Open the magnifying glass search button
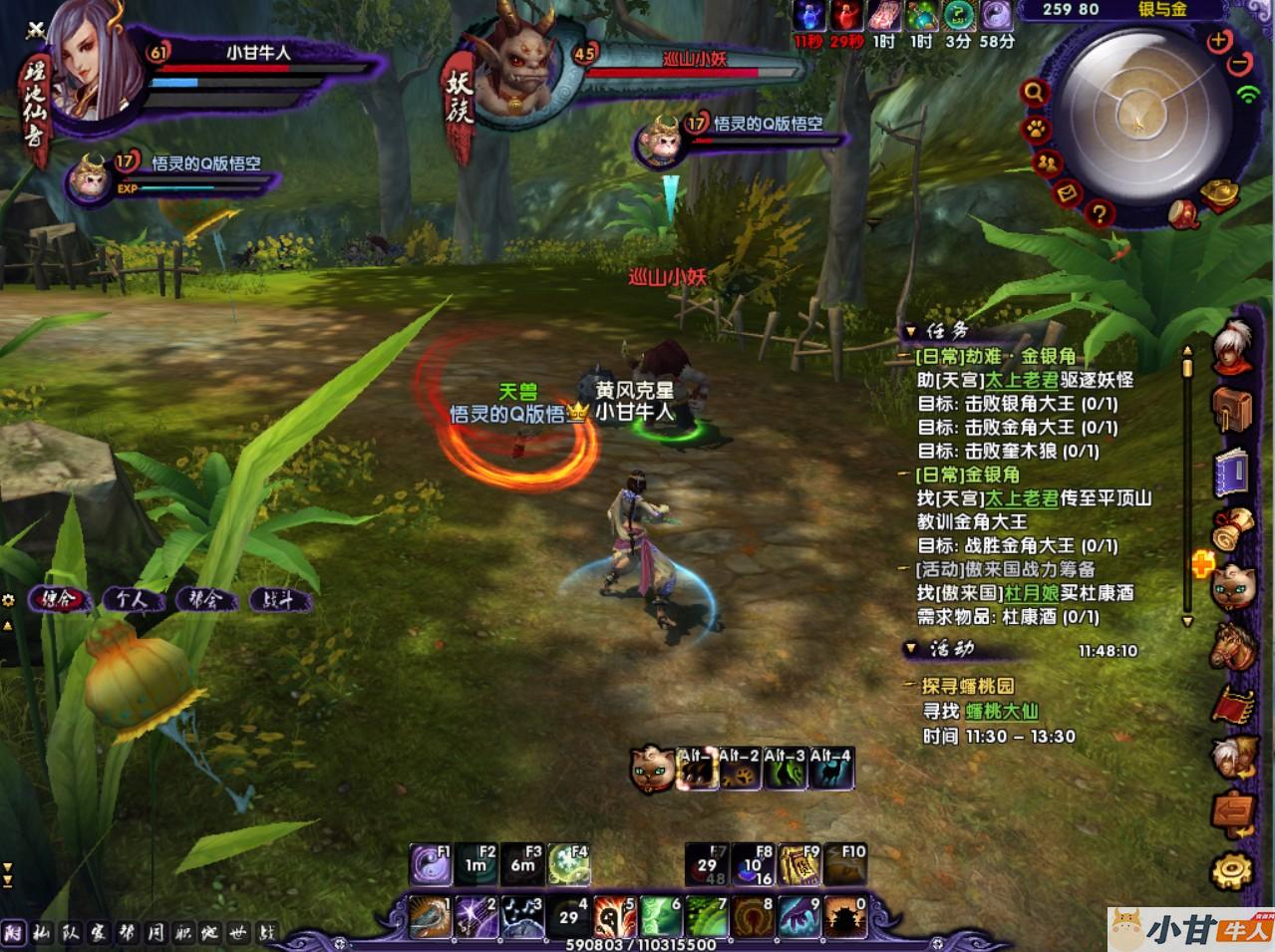The width and height of the screenshot is (1275, 952). 1035,93
